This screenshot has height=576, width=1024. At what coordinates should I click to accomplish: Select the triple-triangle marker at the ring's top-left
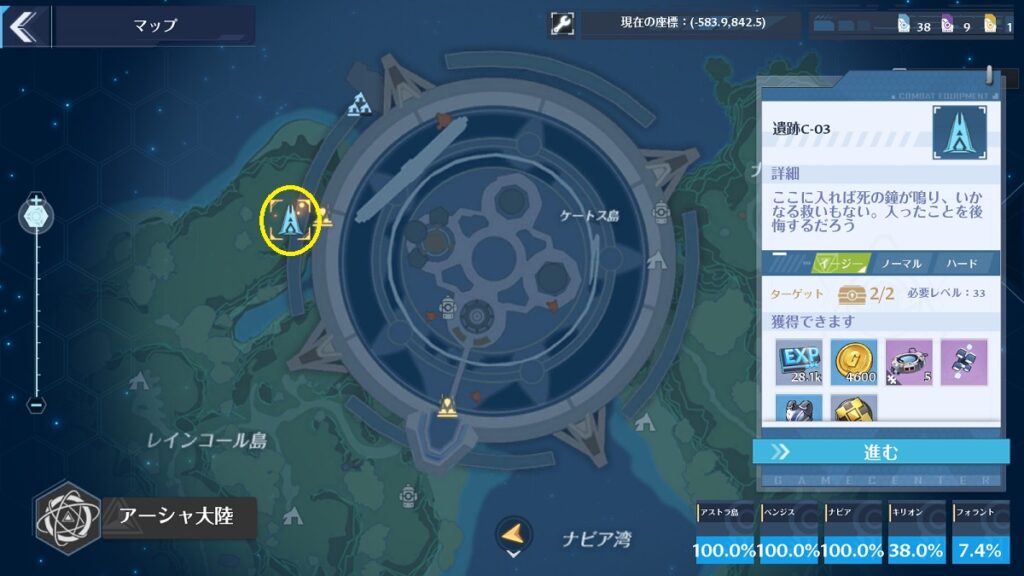click(x=359, y=104)
